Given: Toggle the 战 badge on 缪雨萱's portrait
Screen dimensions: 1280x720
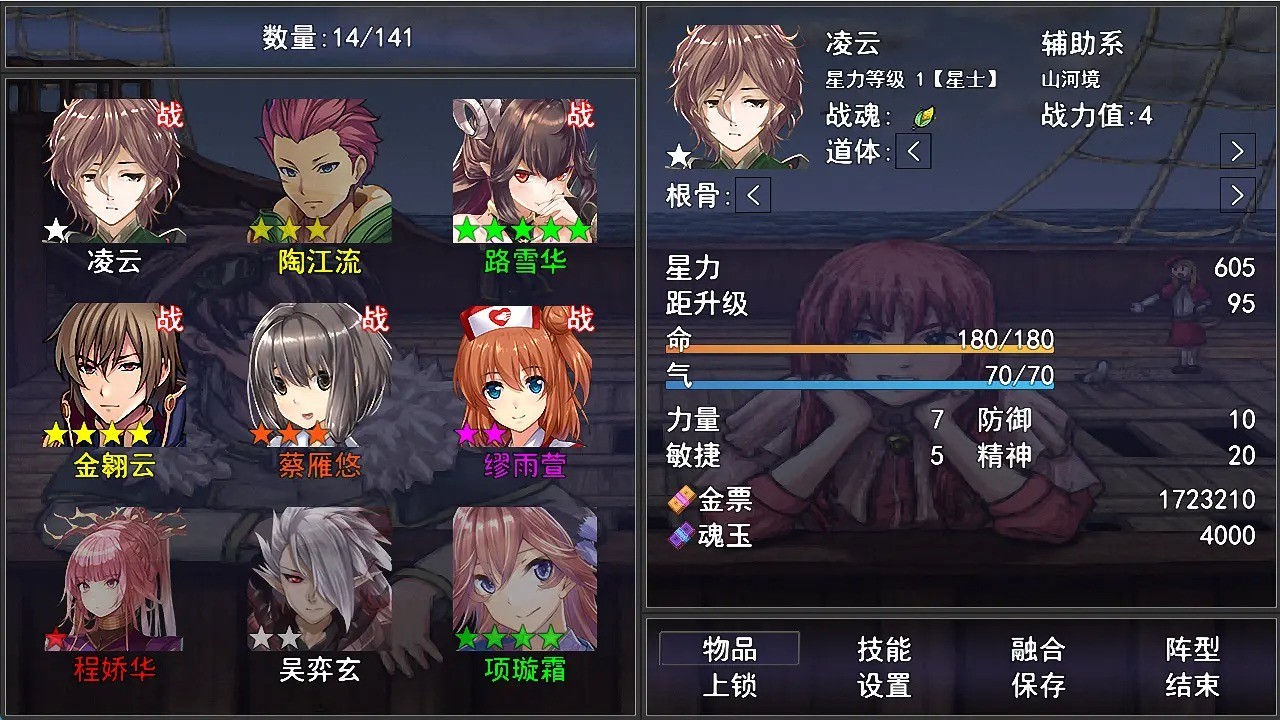Looking at the screenshot, I should pyautogui.click(x=579, y=317).
